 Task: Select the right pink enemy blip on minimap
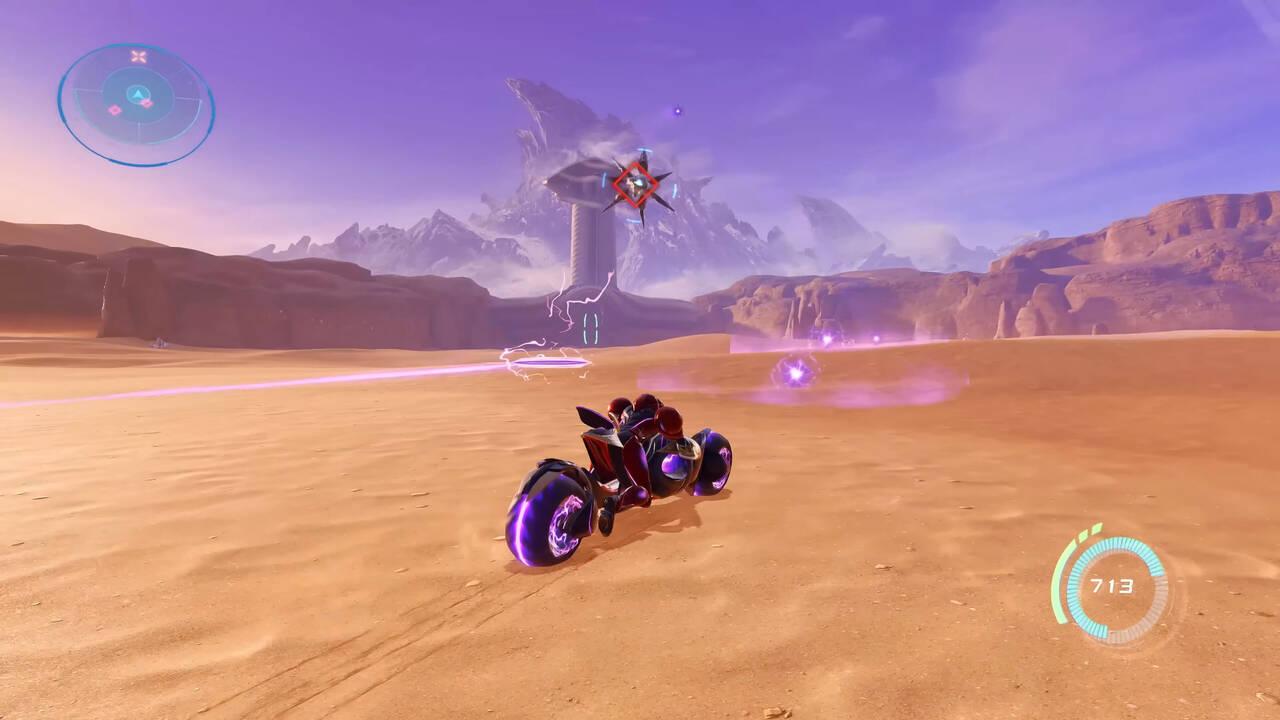pyautogui.click(x=147, y=102)
